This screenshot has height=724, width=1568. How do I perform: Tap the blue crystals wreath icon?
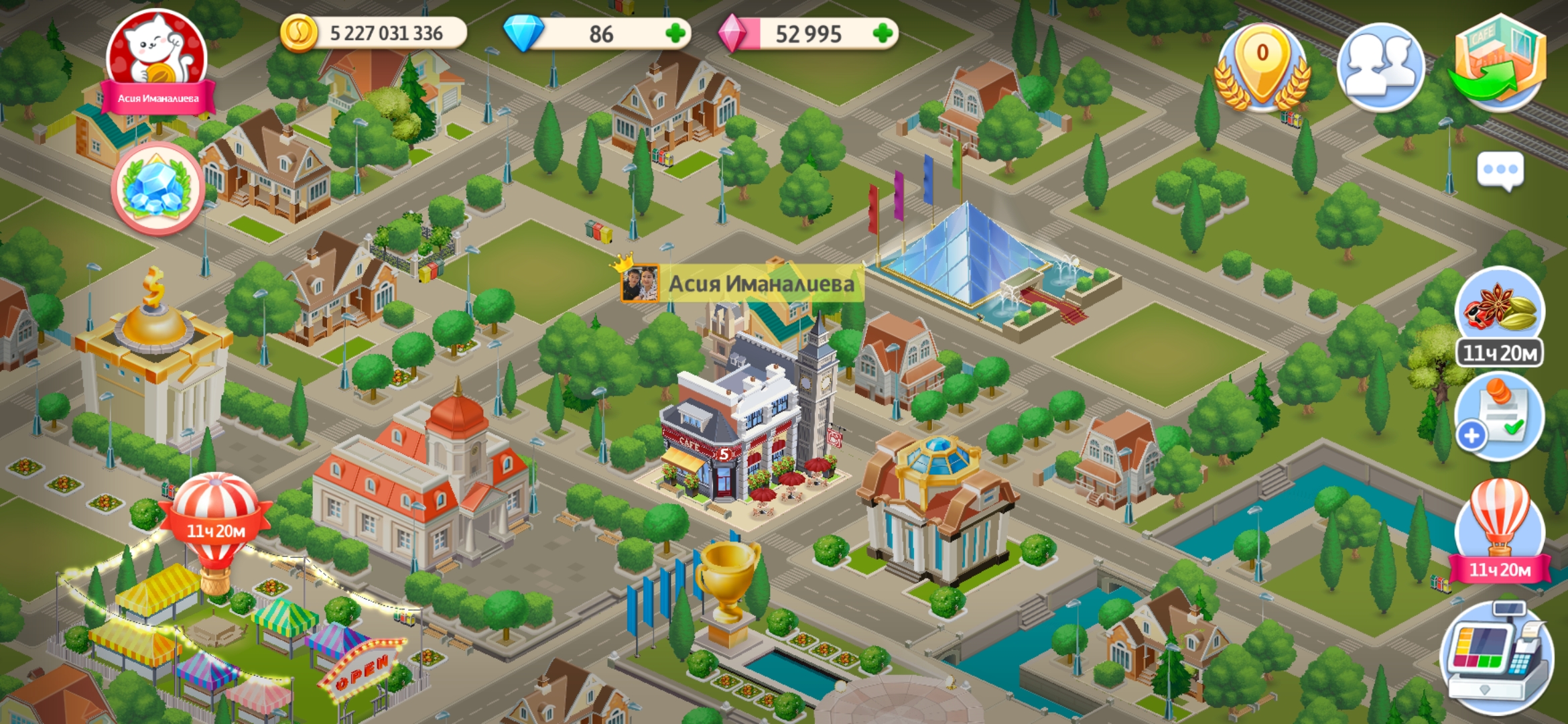pyautogui.click(x=157, y=188)
